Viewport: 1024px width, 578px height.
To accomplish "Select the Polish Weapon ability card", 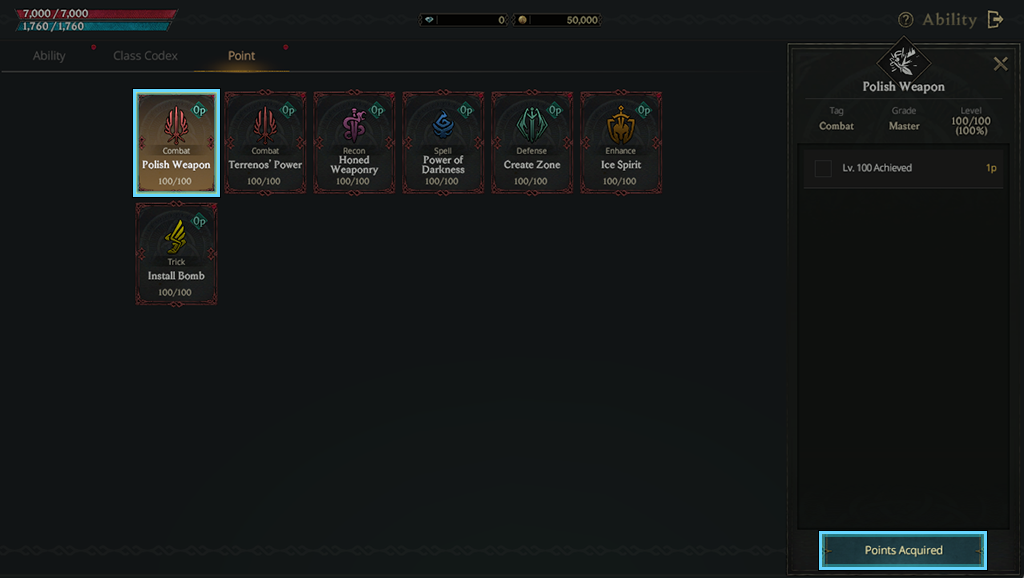I will [x=177, y=142].
